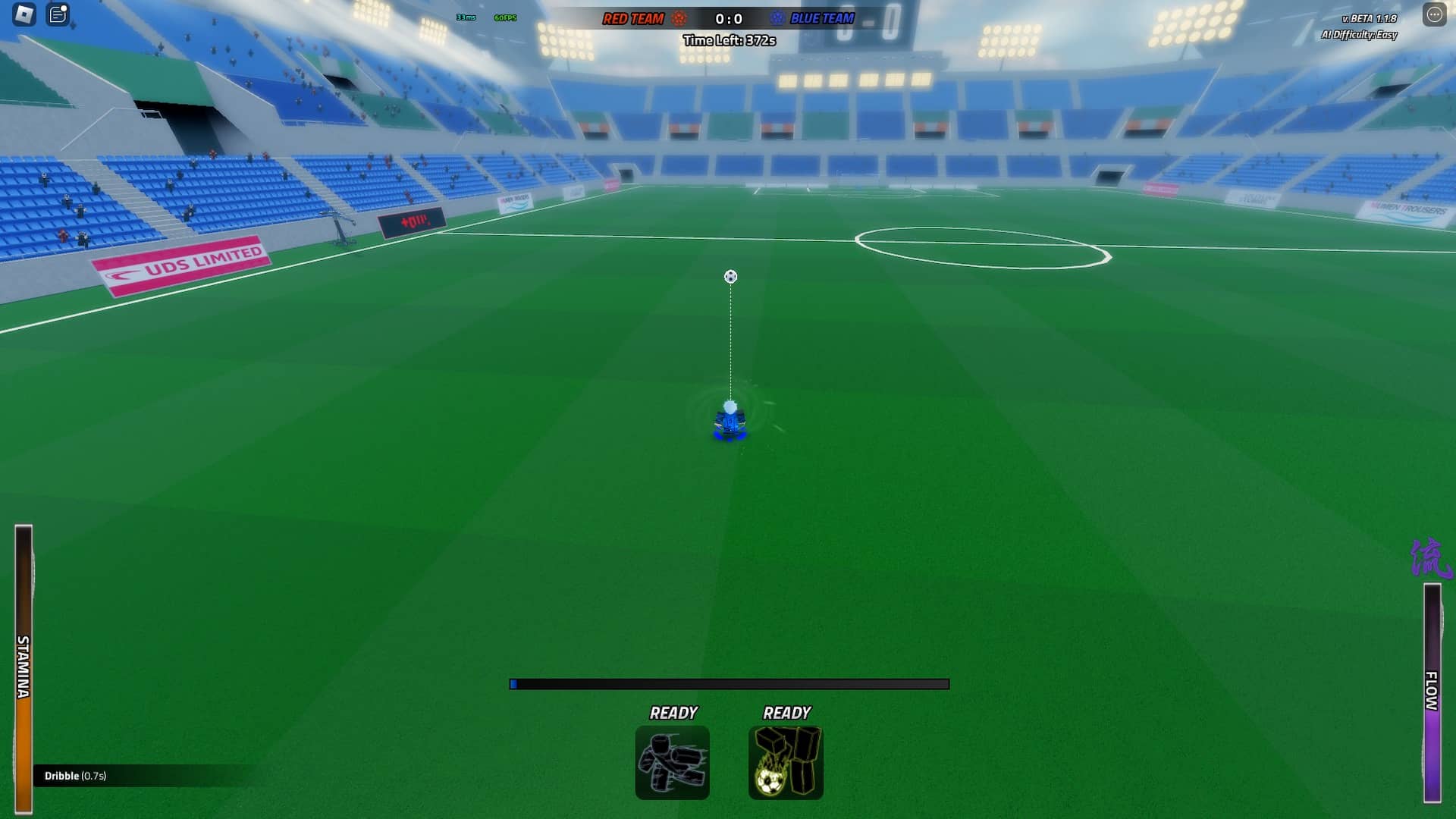Select the BLUE TEAM scoreboard entry
This screenshot has width=1456, height=819.
[x=822, y=17]
